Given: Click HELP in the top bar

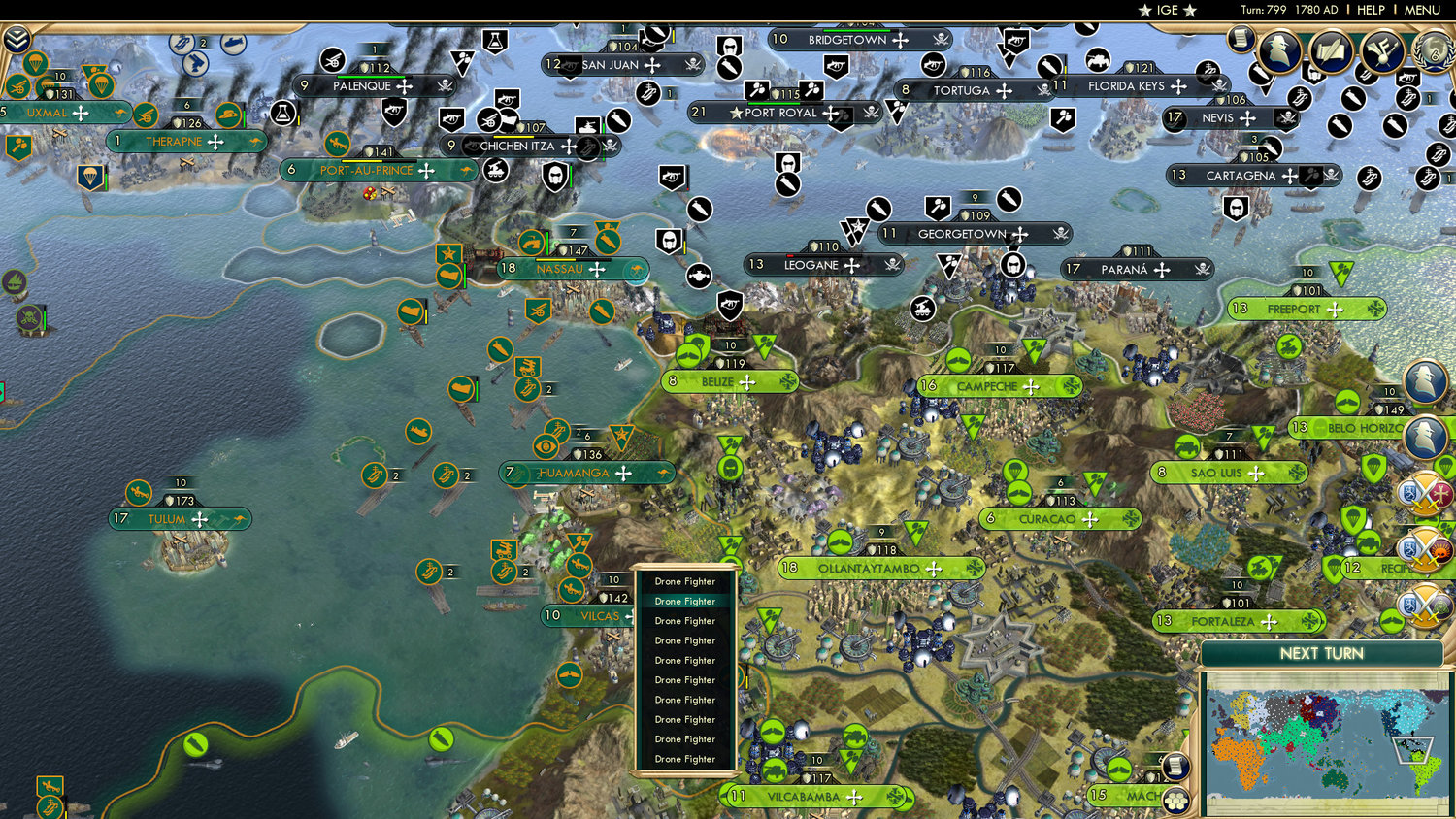Looking at the screenshot, I should [1371, 10].
